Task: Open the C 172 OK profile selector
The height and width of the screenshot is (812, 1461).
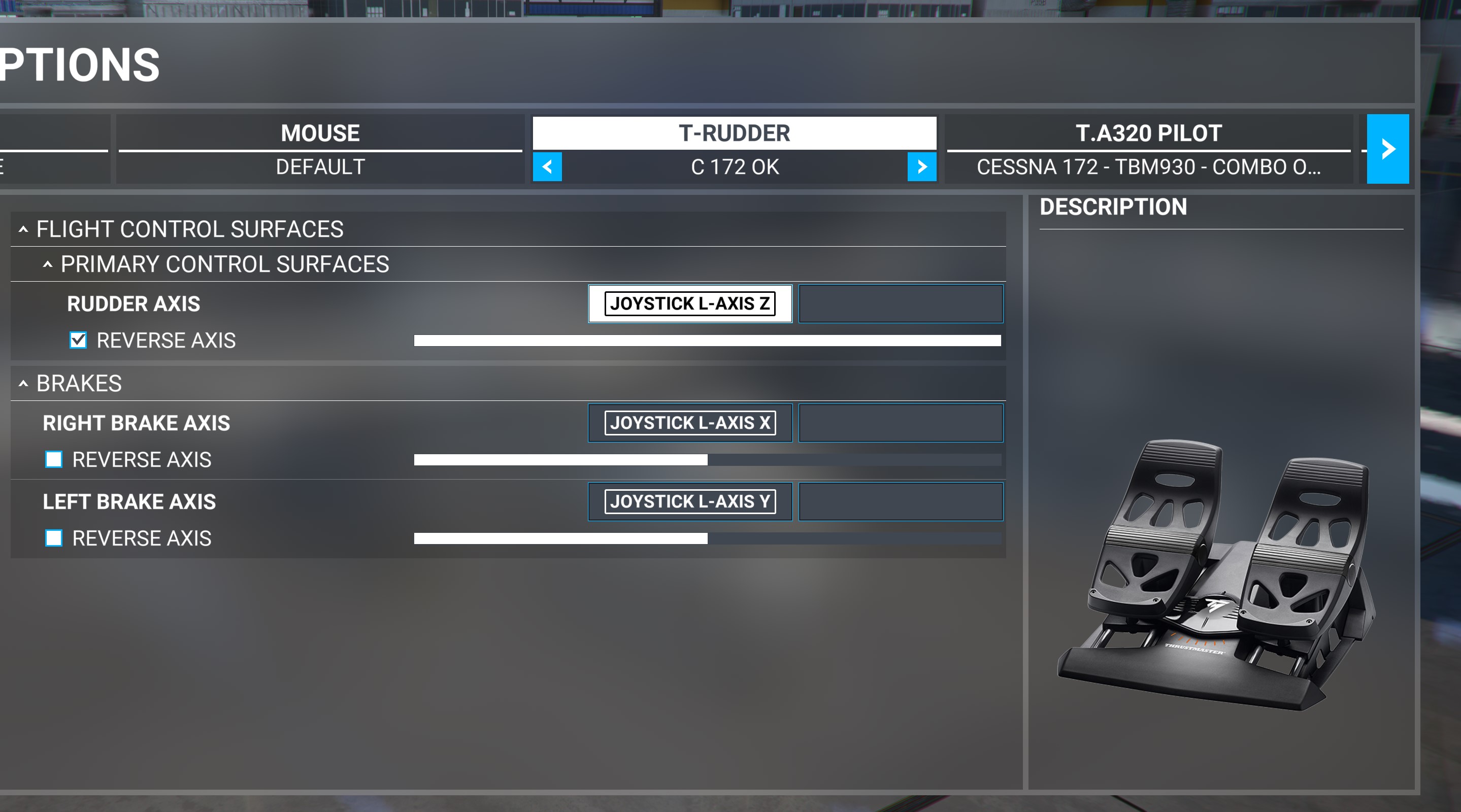Action: pyautogui.click(x=735, y=166)
